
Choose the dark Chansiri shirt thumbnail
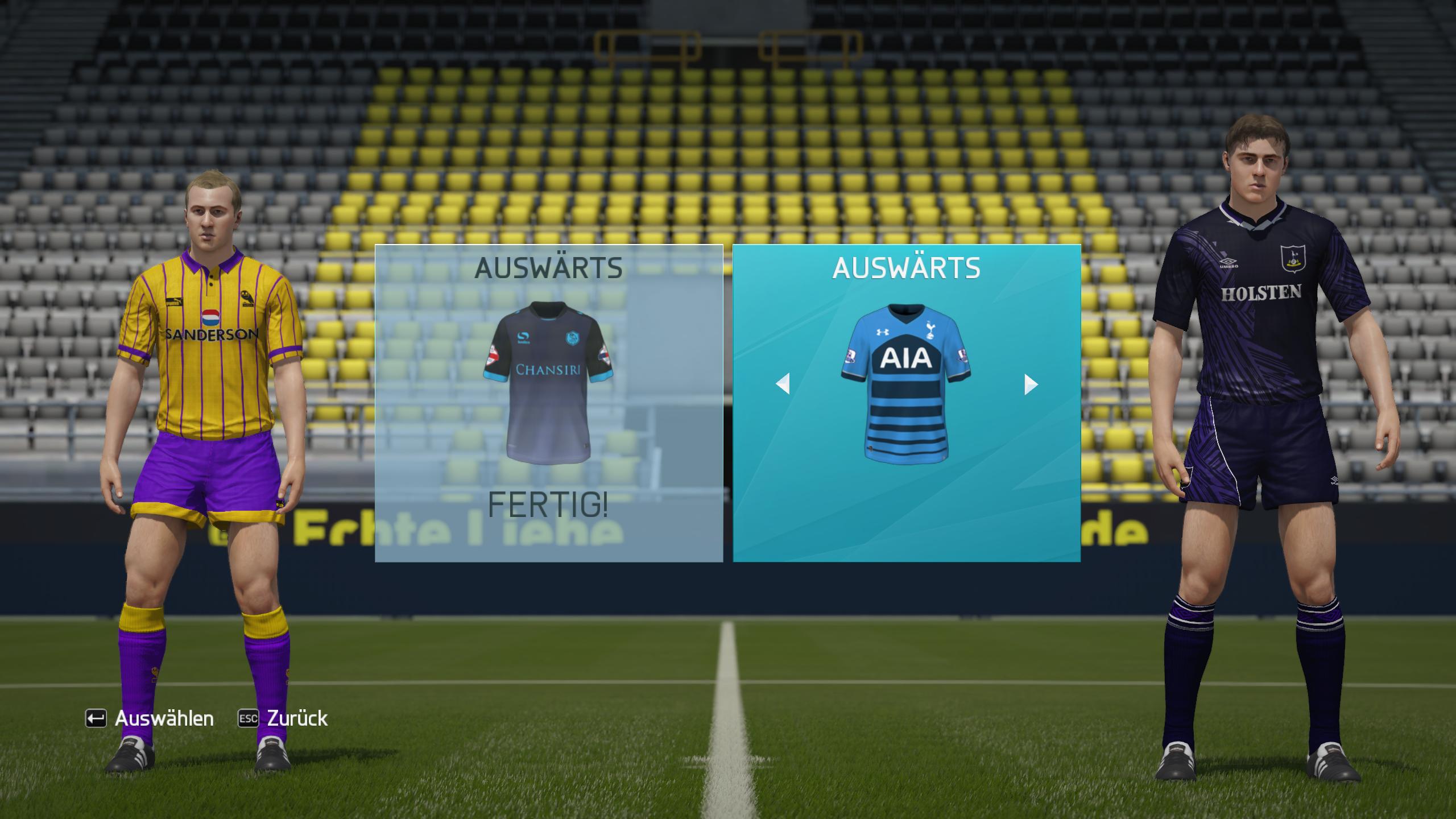click(548, 383)
